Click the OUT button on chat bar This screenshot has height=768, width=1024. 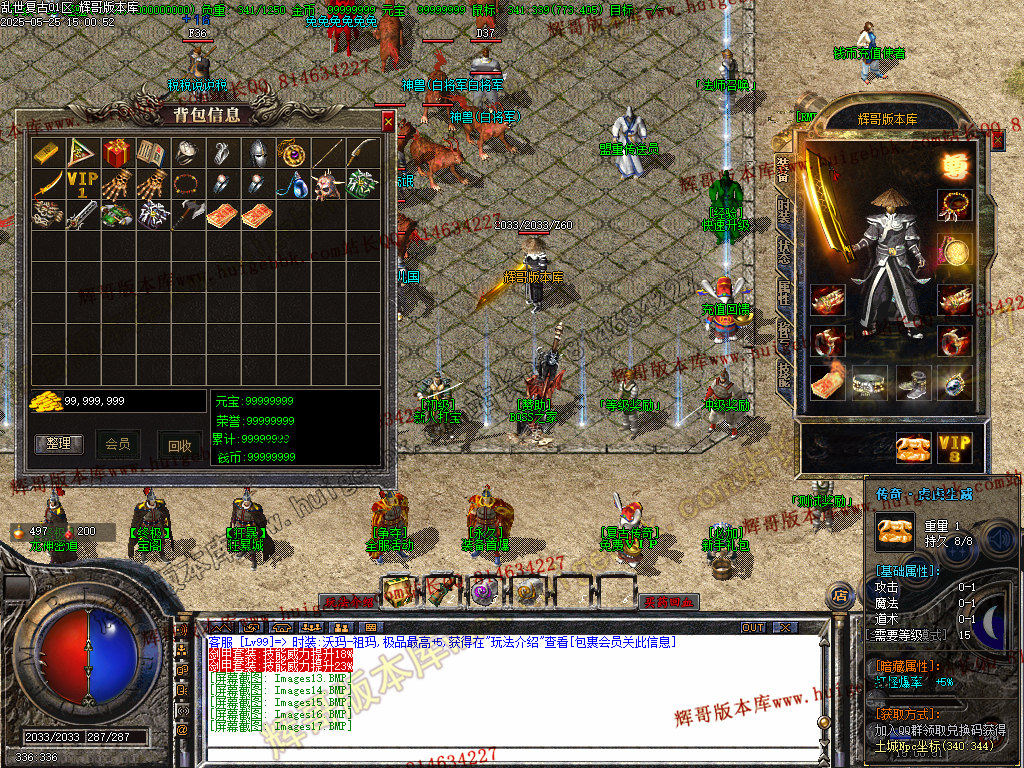(x=753, y=627)
